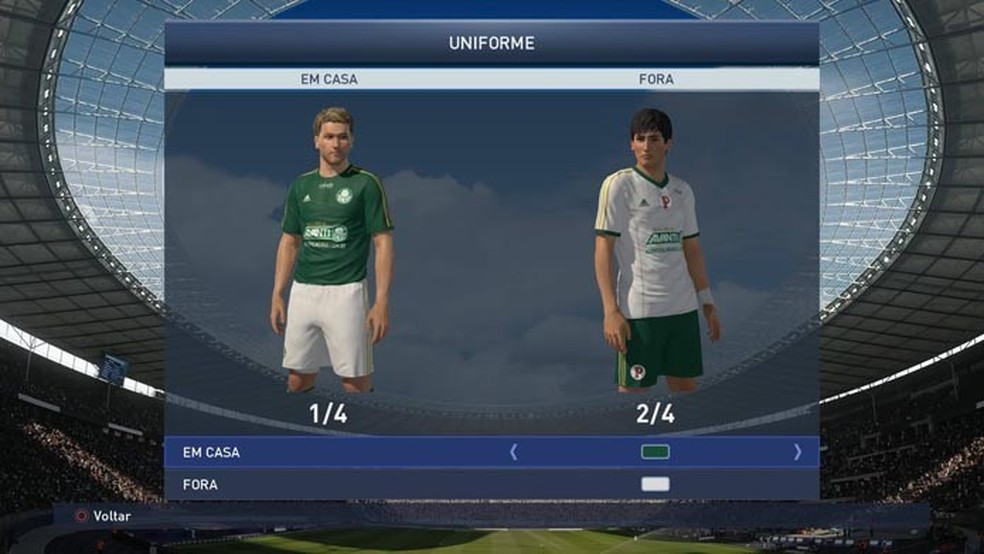Screen dimensions: 984x554
Task: Click the right arrow on EM CASA row
Action: pyautogui.click(x=797, y=452)
